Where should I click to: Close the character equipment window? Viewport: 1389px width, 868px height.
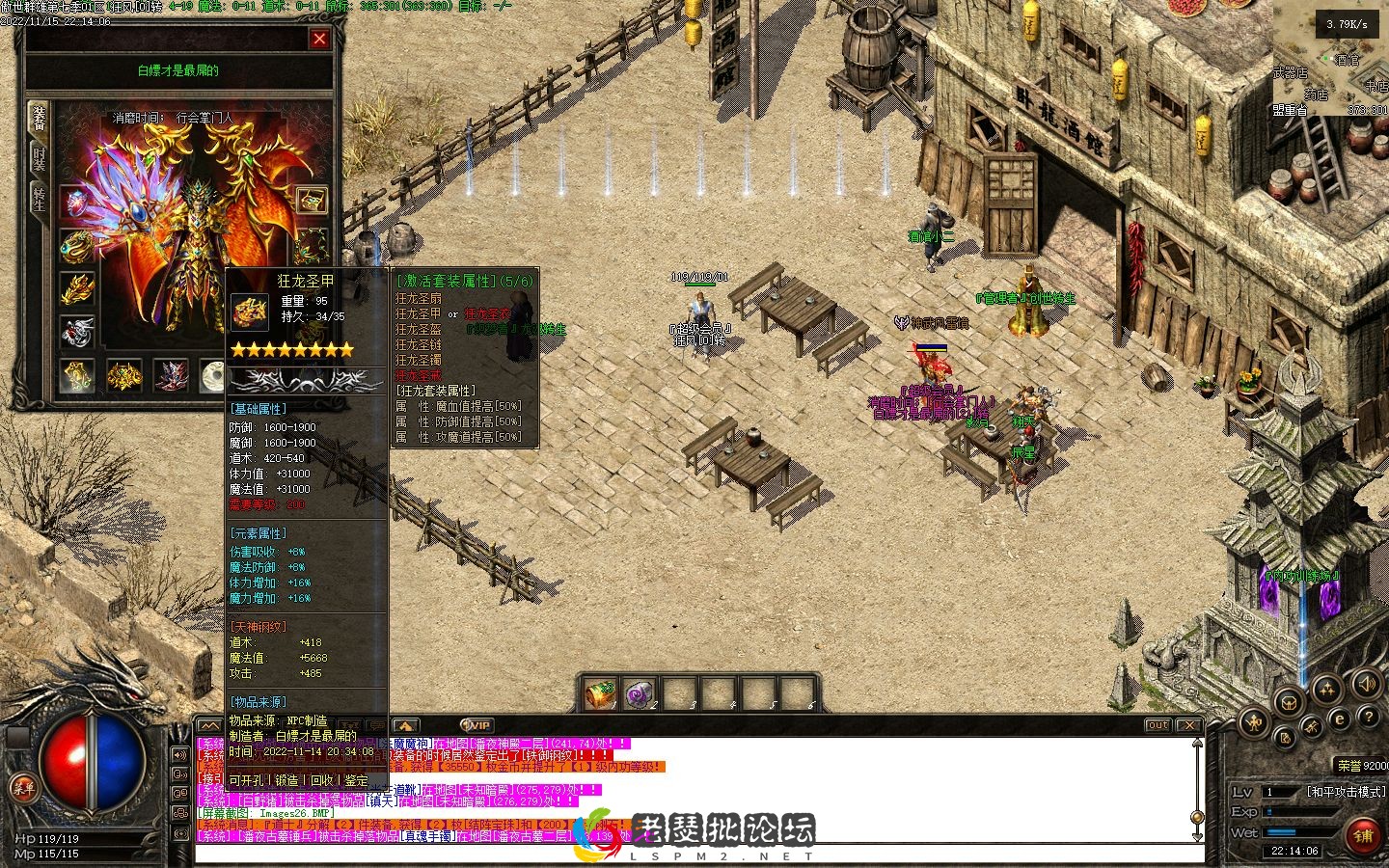(319, 39)
